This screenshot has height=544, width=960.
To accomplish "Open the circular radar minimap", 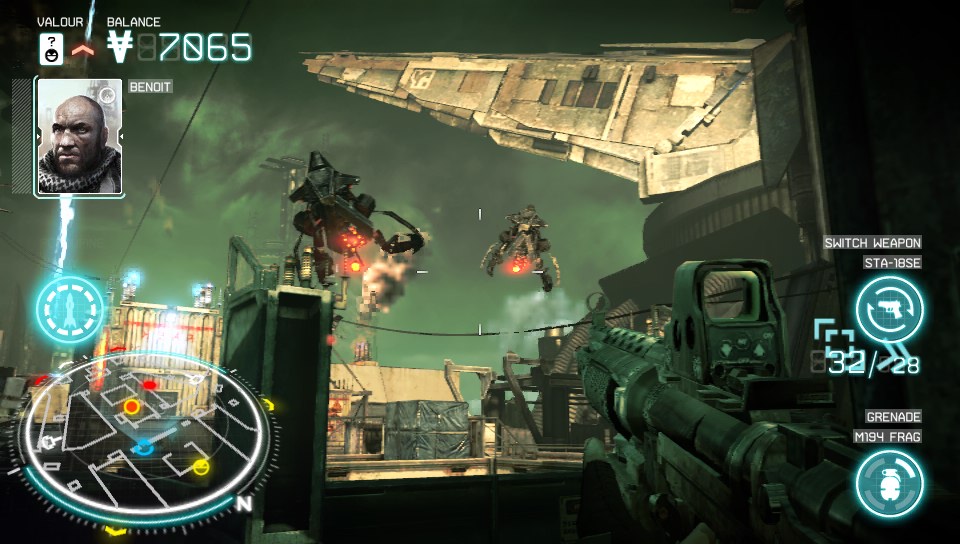I will click(144, 429).
